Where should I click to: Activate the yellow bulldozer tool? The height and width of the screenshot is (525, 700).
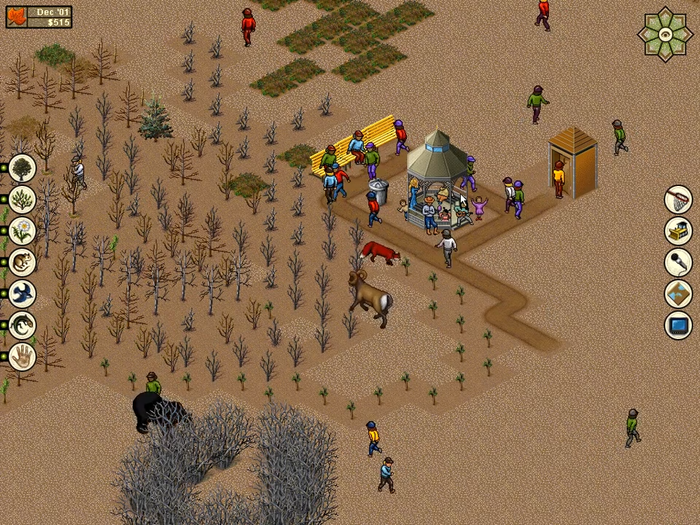(678, 231)
